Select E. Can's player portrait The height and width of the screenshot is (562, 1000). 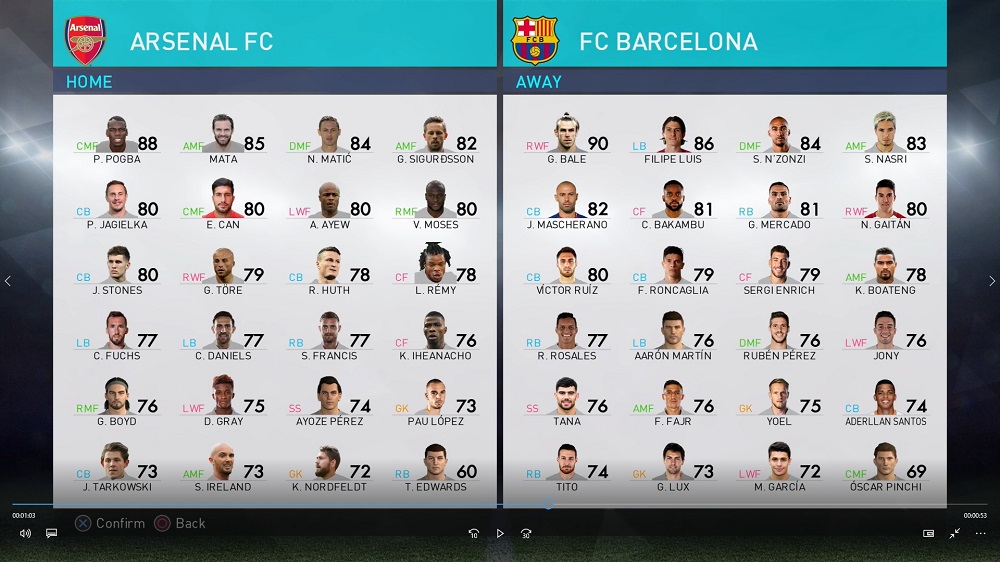(225, 204)
